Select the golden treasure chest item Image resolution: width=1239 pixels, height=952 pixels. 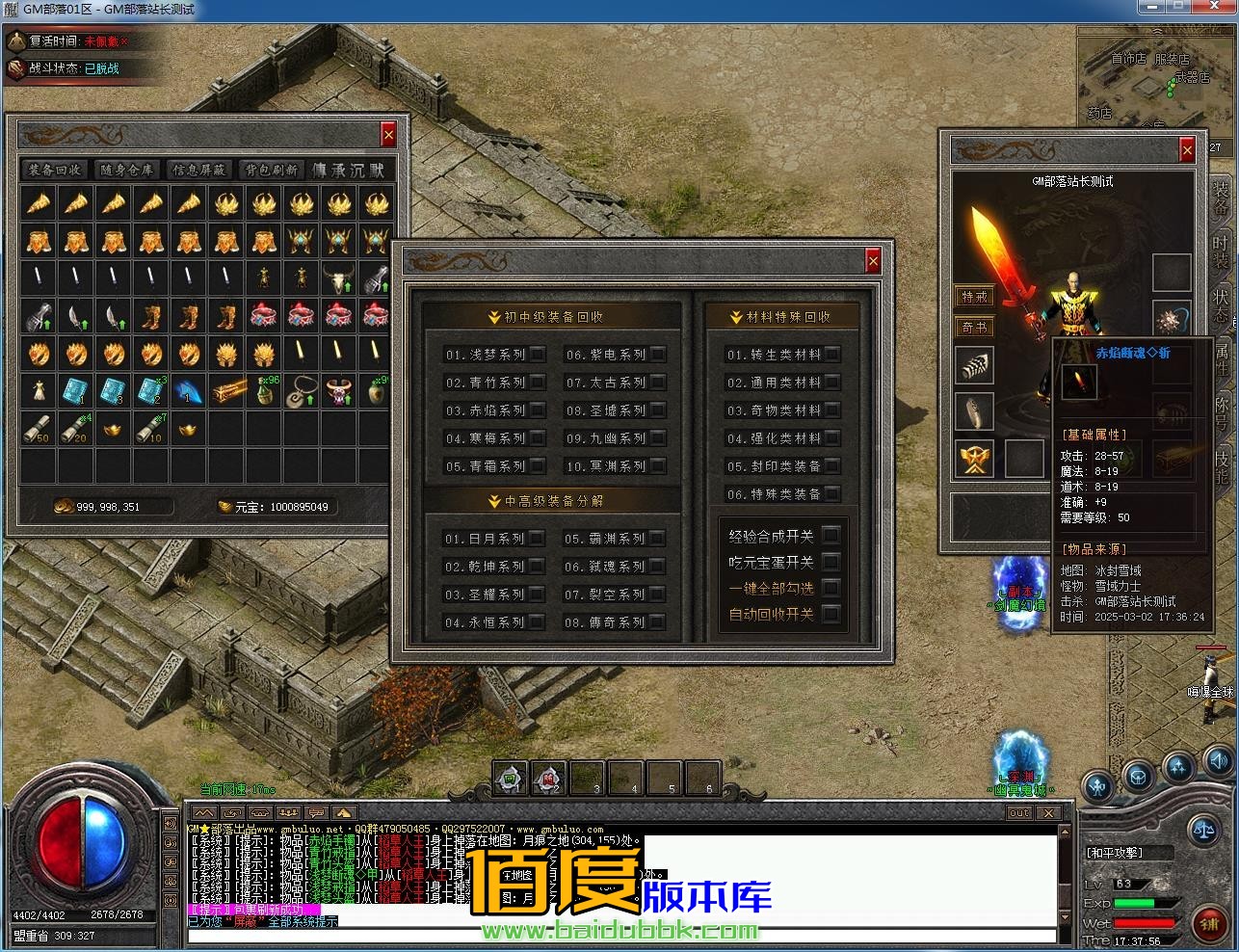point(227,392)
